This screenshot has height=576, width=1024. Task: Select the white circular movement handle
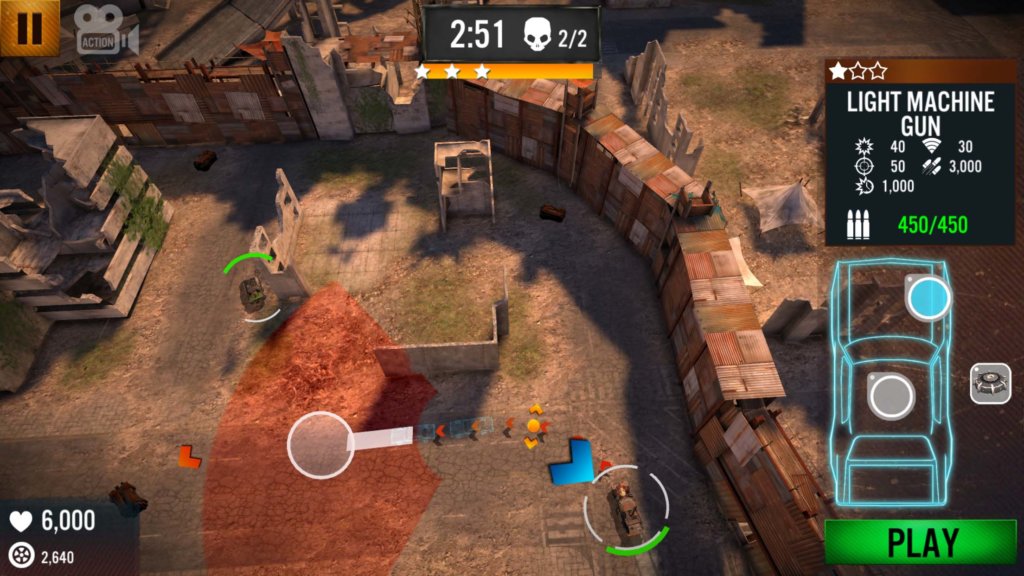[320, 444]
